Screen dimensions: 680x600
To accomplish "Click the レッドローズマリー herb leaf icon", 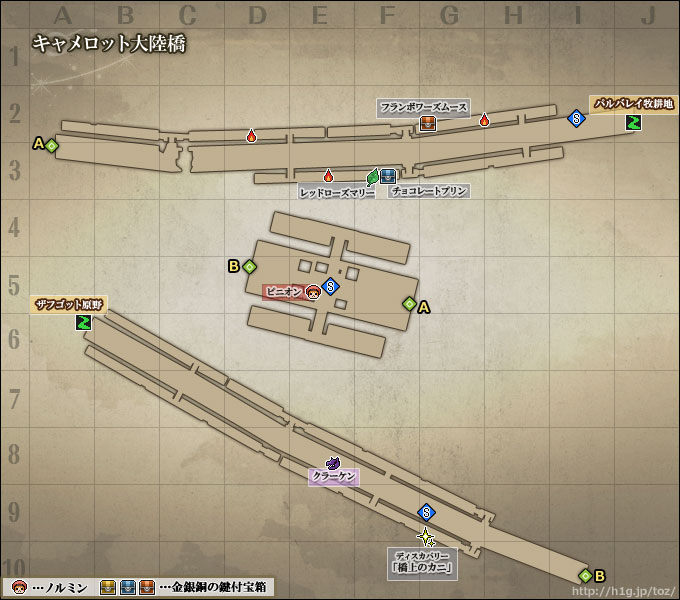I will (x=373, y=177).
